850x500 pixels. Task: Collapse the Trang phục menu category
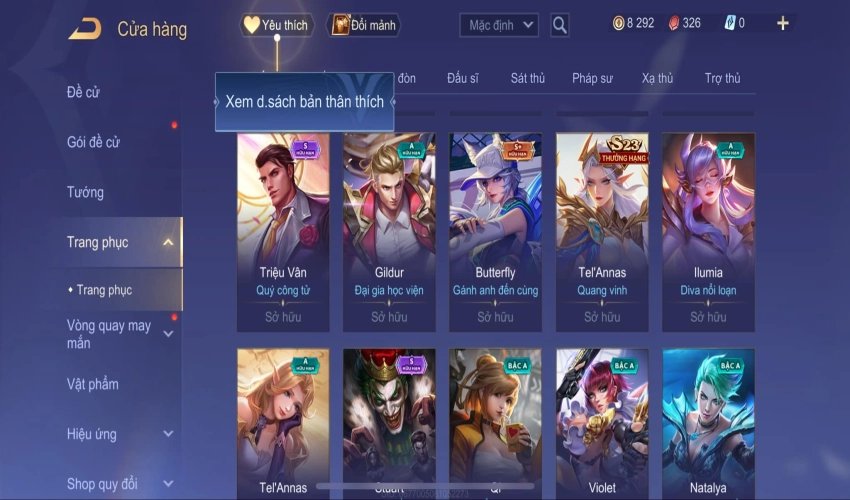coord(168,242)
